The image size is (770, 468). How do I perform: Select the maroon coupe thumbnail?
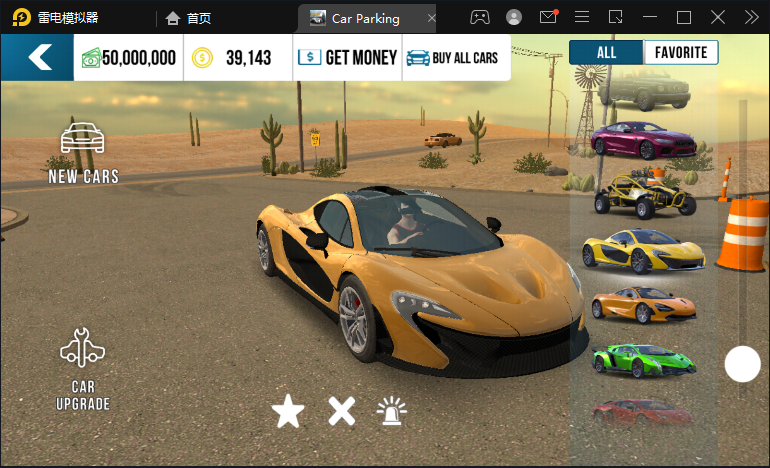(642, 139)
